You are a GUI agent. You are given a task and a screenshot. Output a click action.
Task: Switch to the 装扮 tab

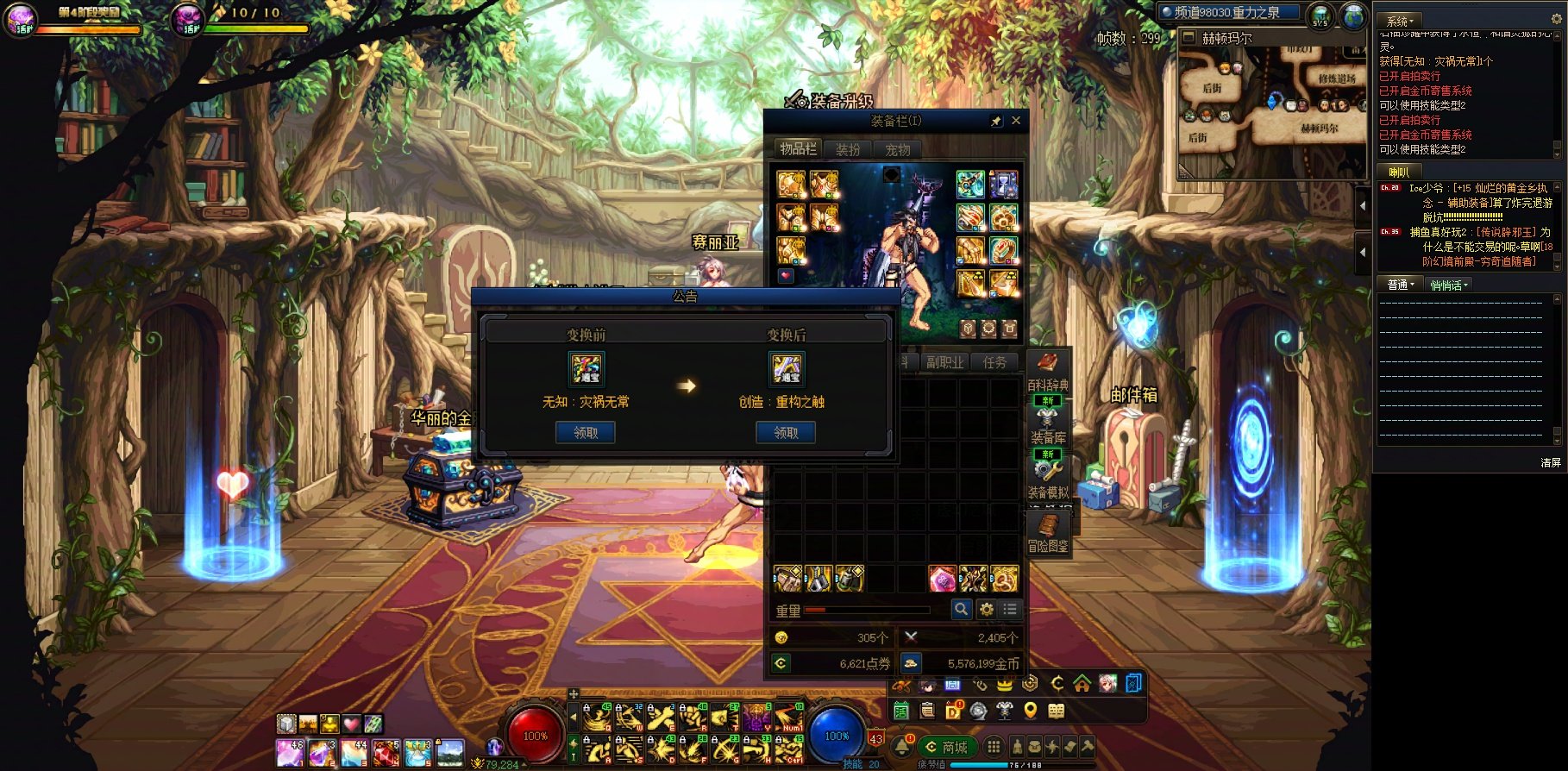(848, 149)
